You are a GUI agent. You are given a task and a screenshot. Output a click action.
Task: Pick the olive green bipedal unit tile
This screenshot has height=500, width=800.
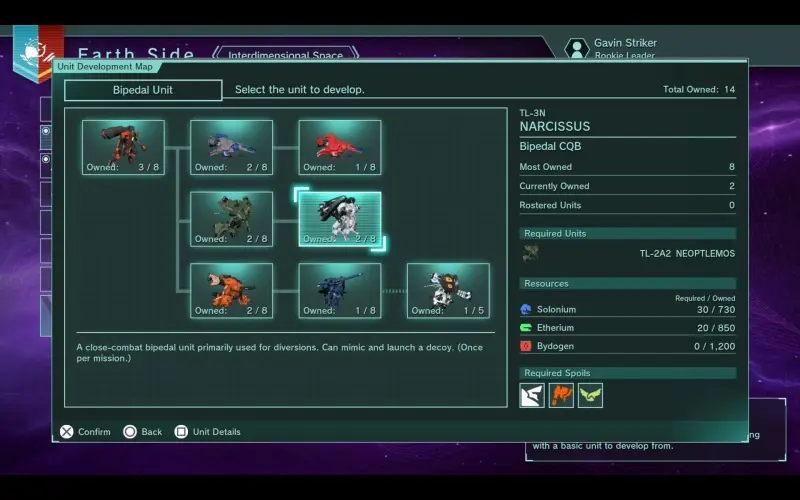[x=231, y=219]
